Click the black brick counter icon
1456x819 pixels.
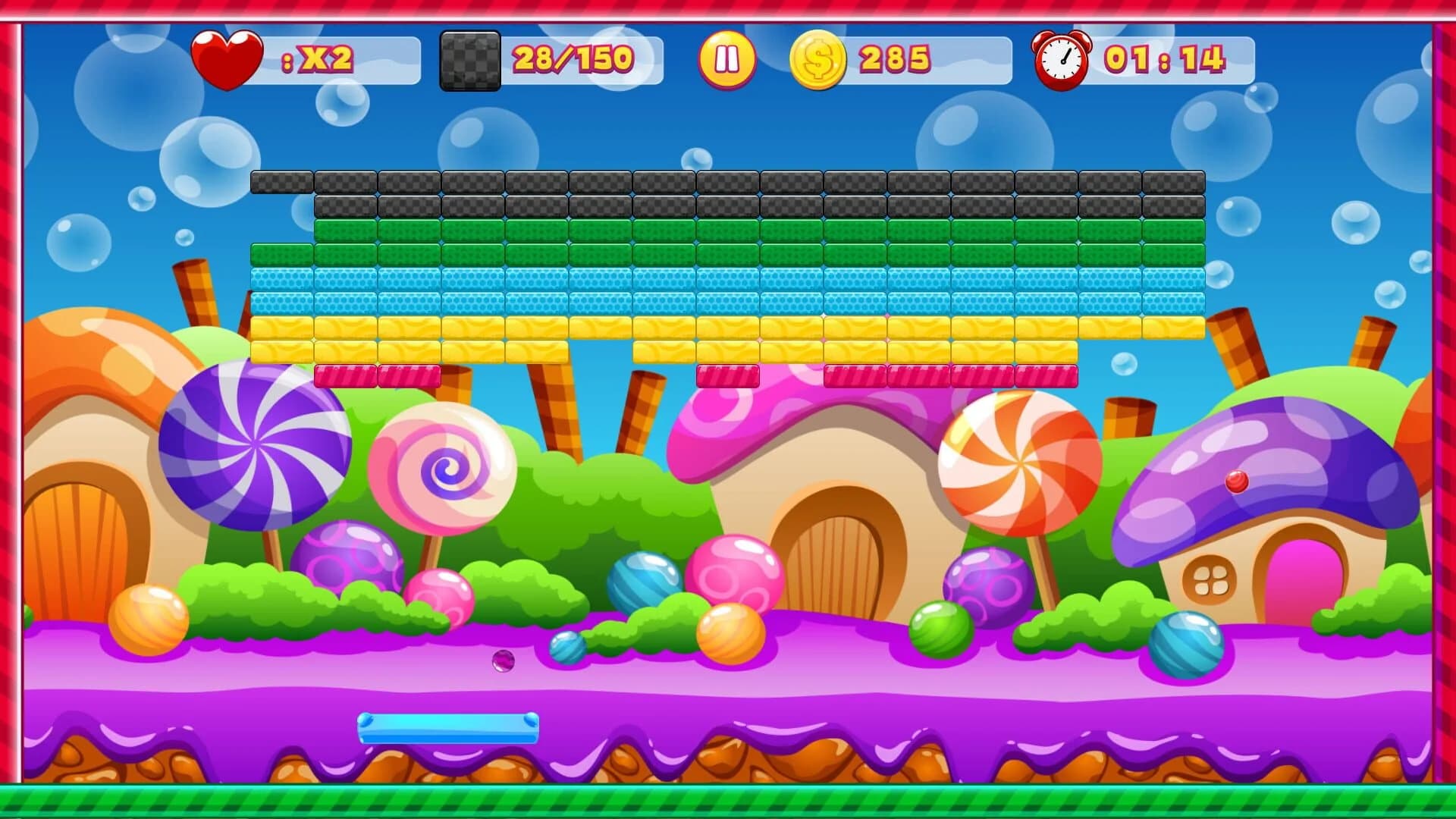click(x=469, y=61)
